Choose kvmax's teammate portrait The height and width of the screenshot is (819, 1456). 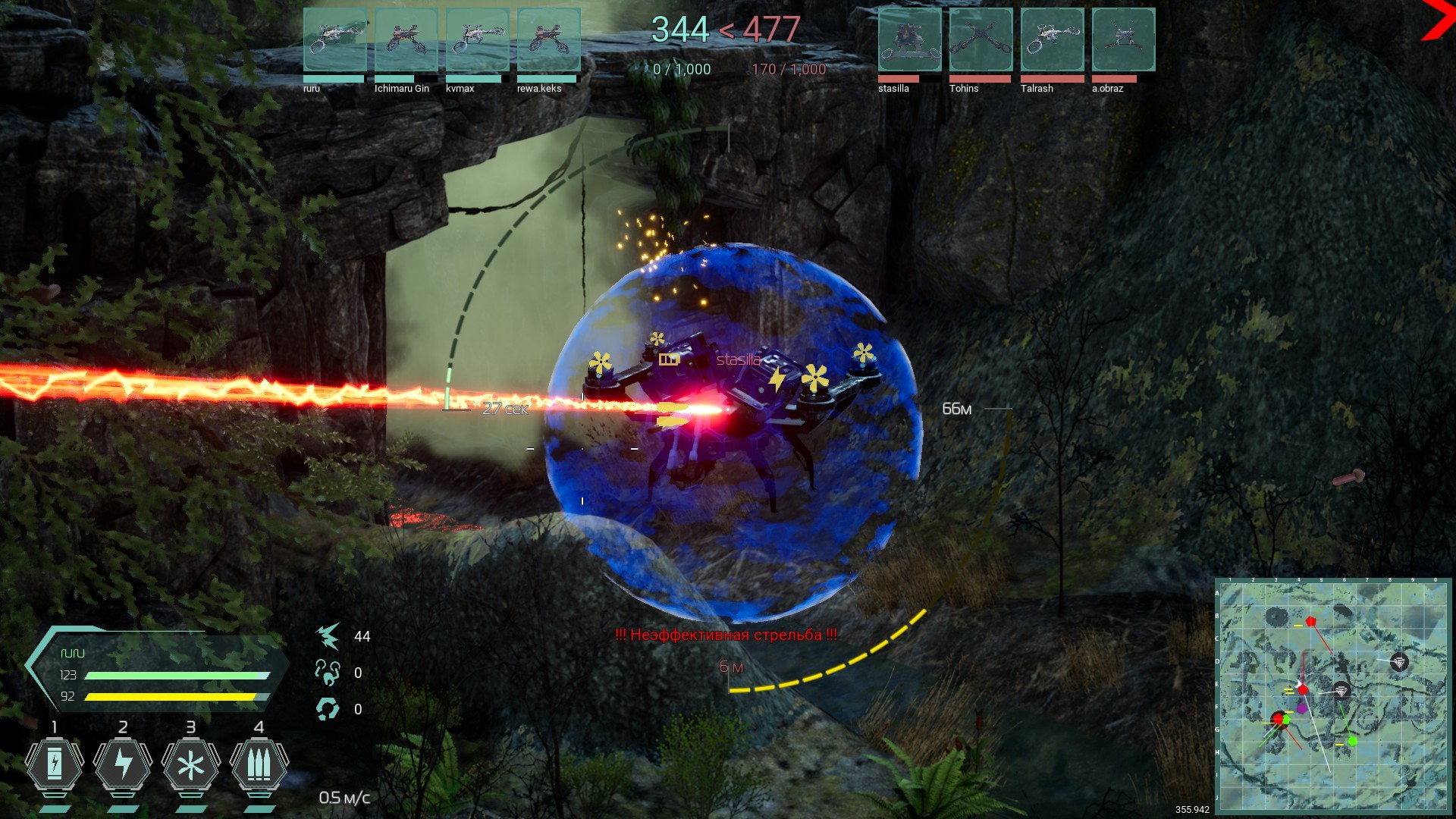point(477,40)
